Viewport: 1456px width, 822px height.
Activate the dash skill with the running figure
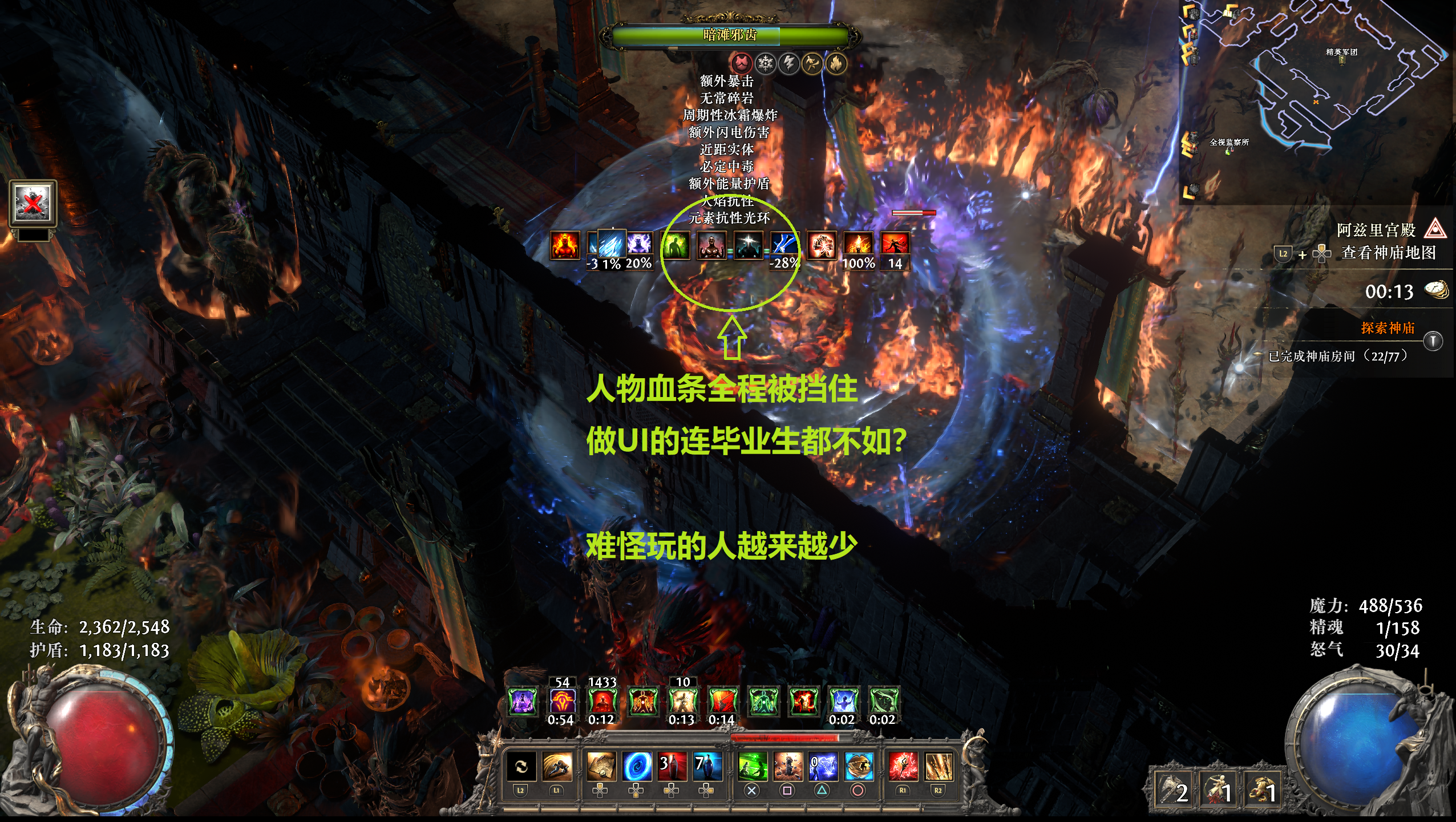[x=557, y=766]
